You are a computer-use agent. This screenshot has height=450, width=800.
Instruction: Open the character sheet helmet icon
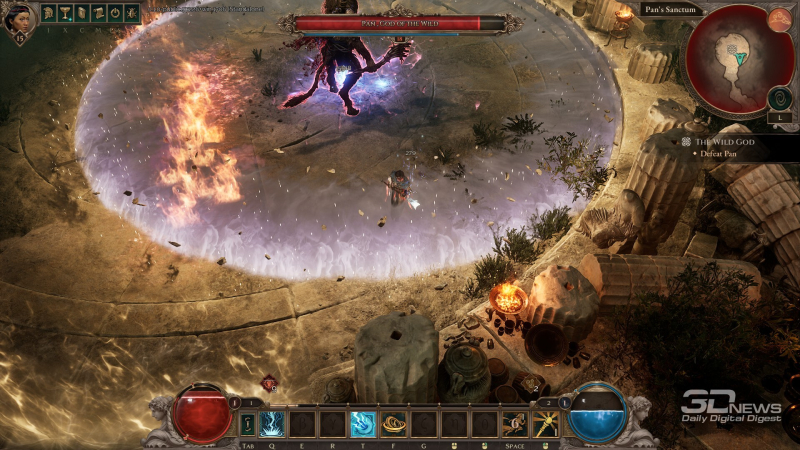click(x=49, y=14)
